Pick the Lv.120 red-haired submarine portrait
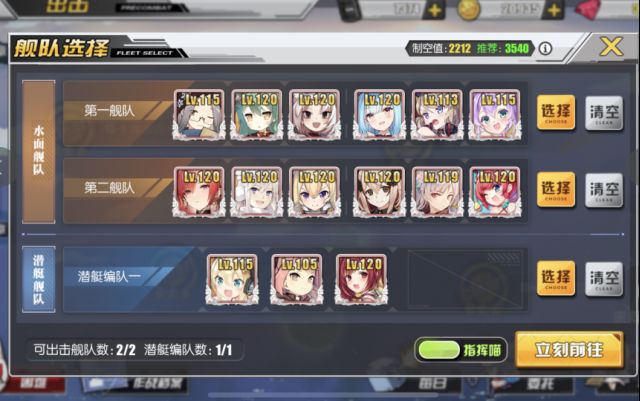 click(360, 278)
